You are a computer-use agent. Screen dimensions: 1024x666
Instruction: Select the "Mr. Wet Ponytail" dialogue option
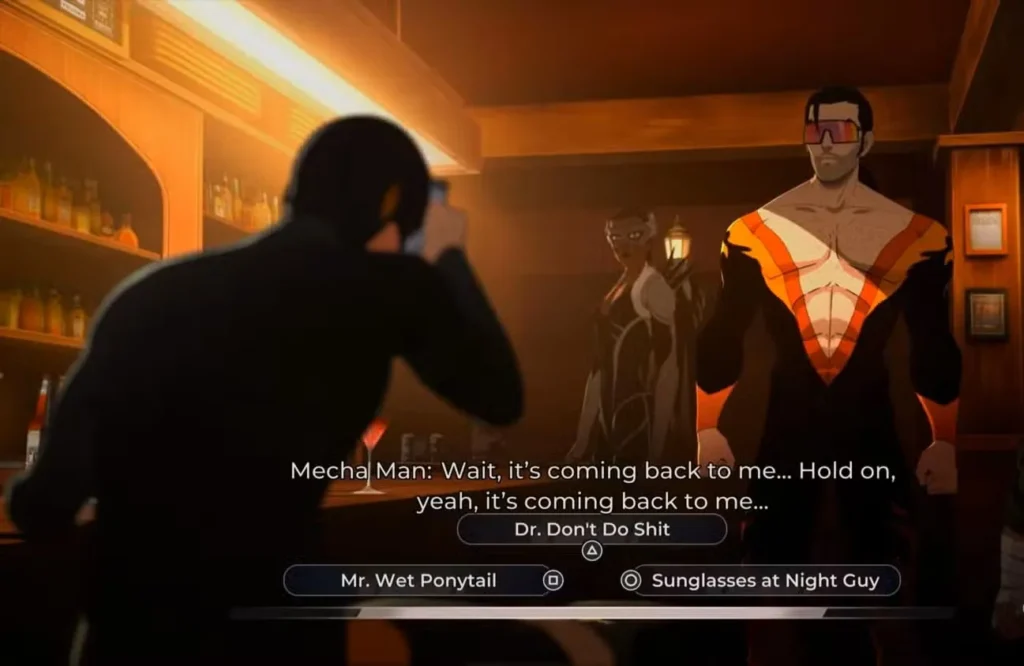pos(418,581)
